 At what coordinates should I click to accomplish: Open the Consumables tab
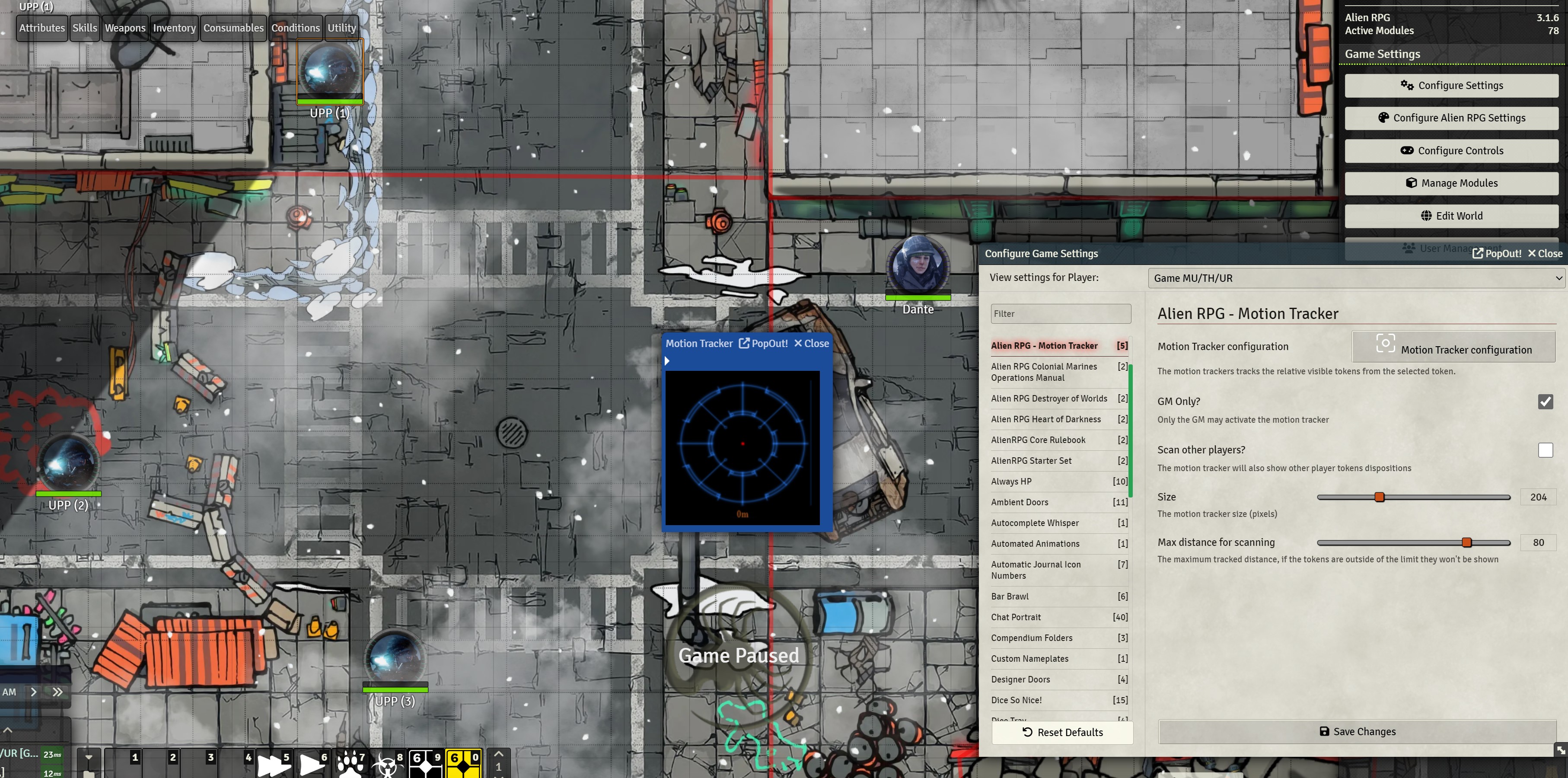coord(233,27)
